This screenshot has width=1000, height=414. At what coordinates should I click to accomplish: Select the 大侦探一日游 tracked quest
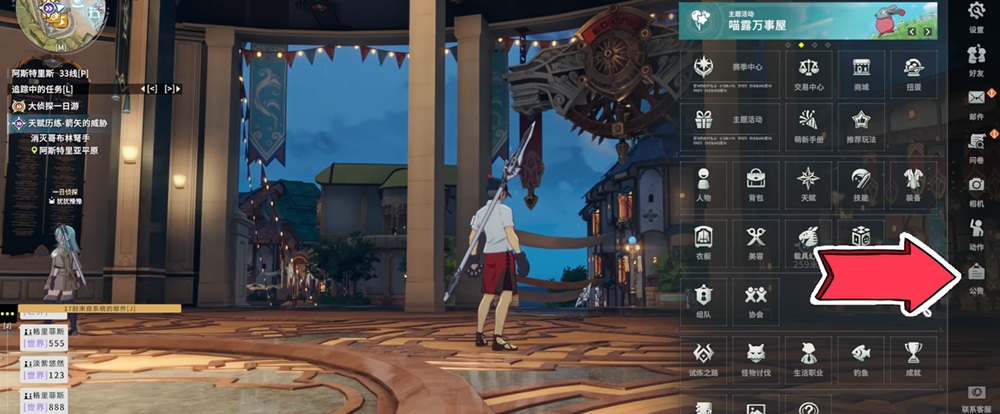pos(55,106)
